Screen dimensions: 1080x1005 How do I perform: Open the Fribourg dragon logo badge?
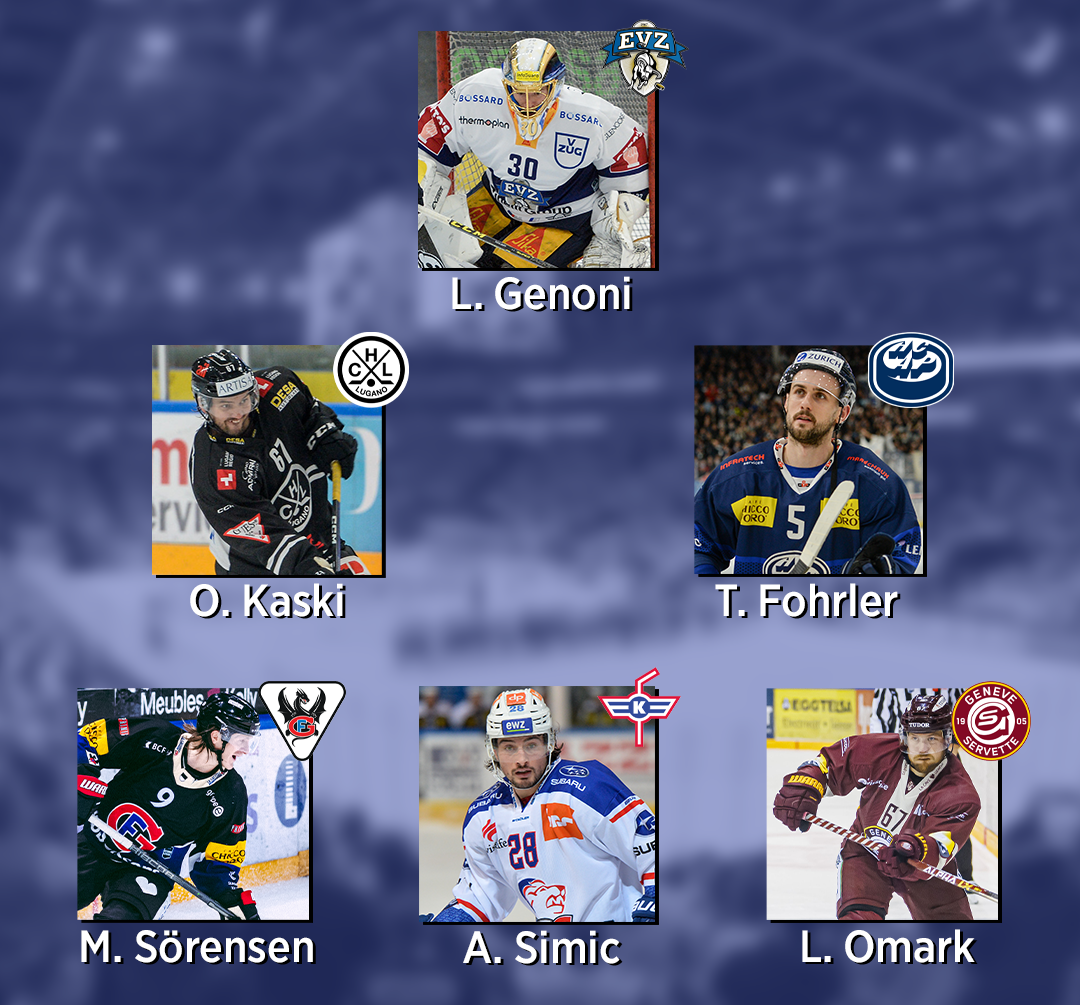pyautogui.click(x=302, y=717)
